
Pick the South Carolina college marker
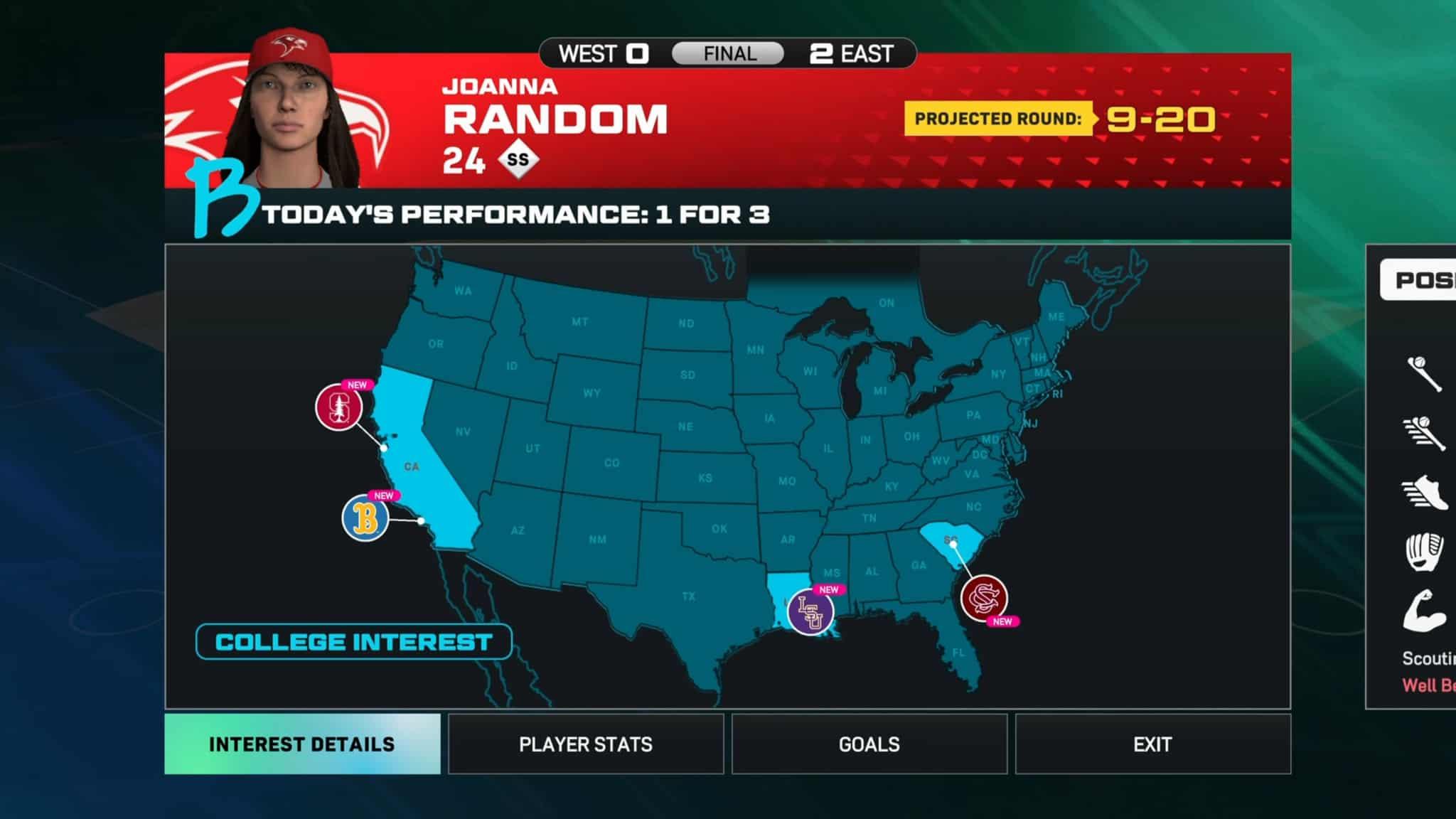[984, 598]
